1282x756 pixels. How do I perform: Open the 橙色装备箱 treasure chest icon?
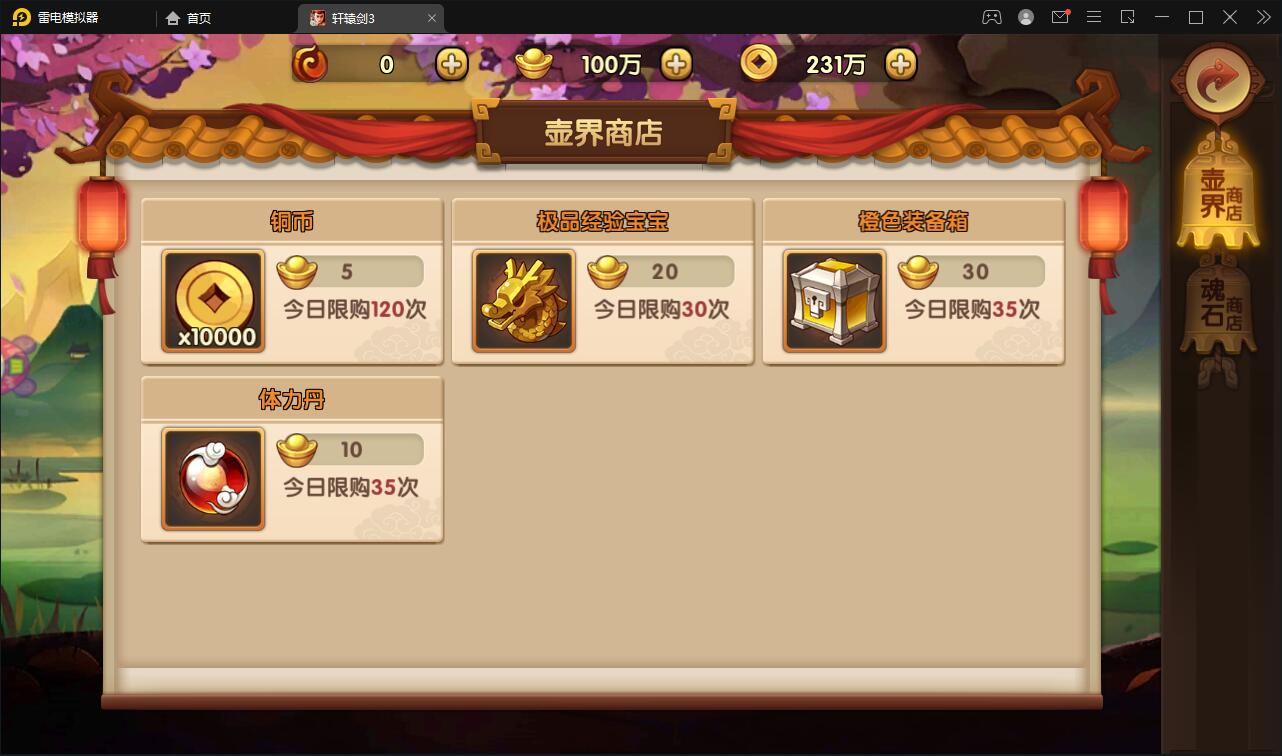834,300
